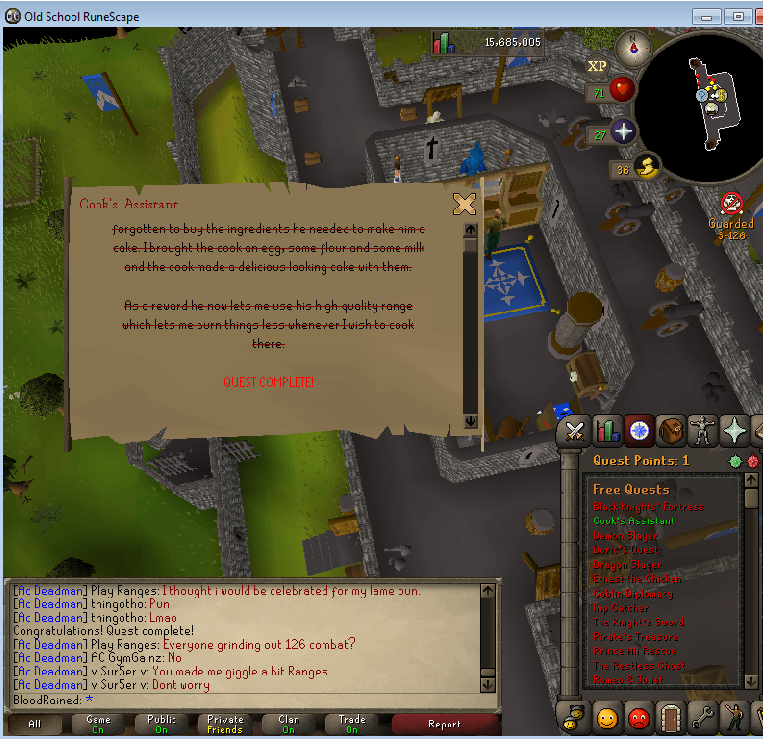This screenshot has height=739, width=768.
Task: Show the Game chat filter
Action: pos(98,724)
